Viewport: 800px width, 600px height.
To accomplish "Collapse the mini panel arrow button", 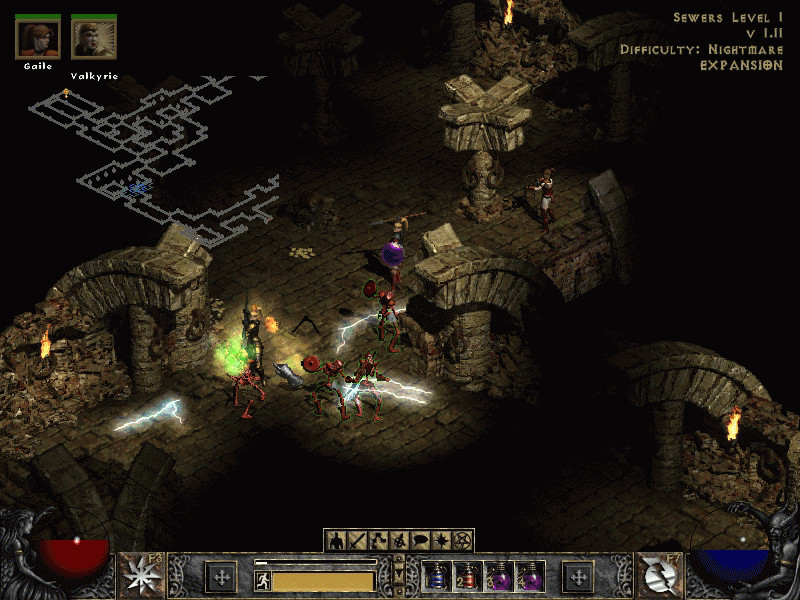I will tap(399, 576).
